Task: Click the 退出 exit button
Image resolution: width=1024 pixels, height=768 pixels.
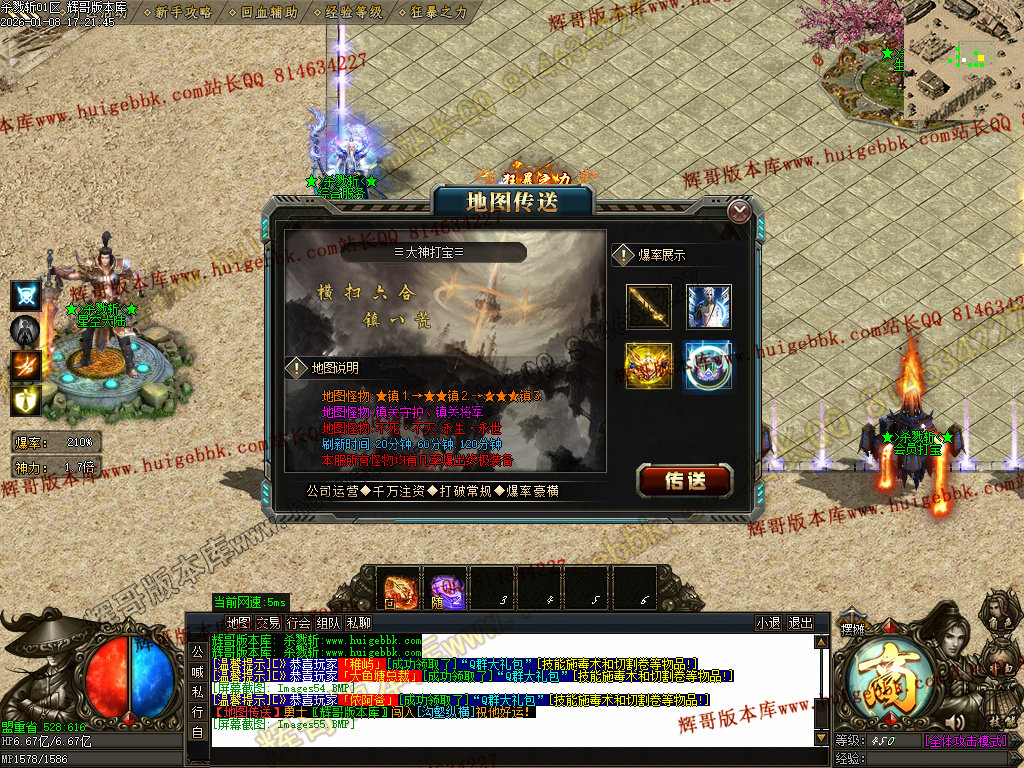Action: (801, 623)
